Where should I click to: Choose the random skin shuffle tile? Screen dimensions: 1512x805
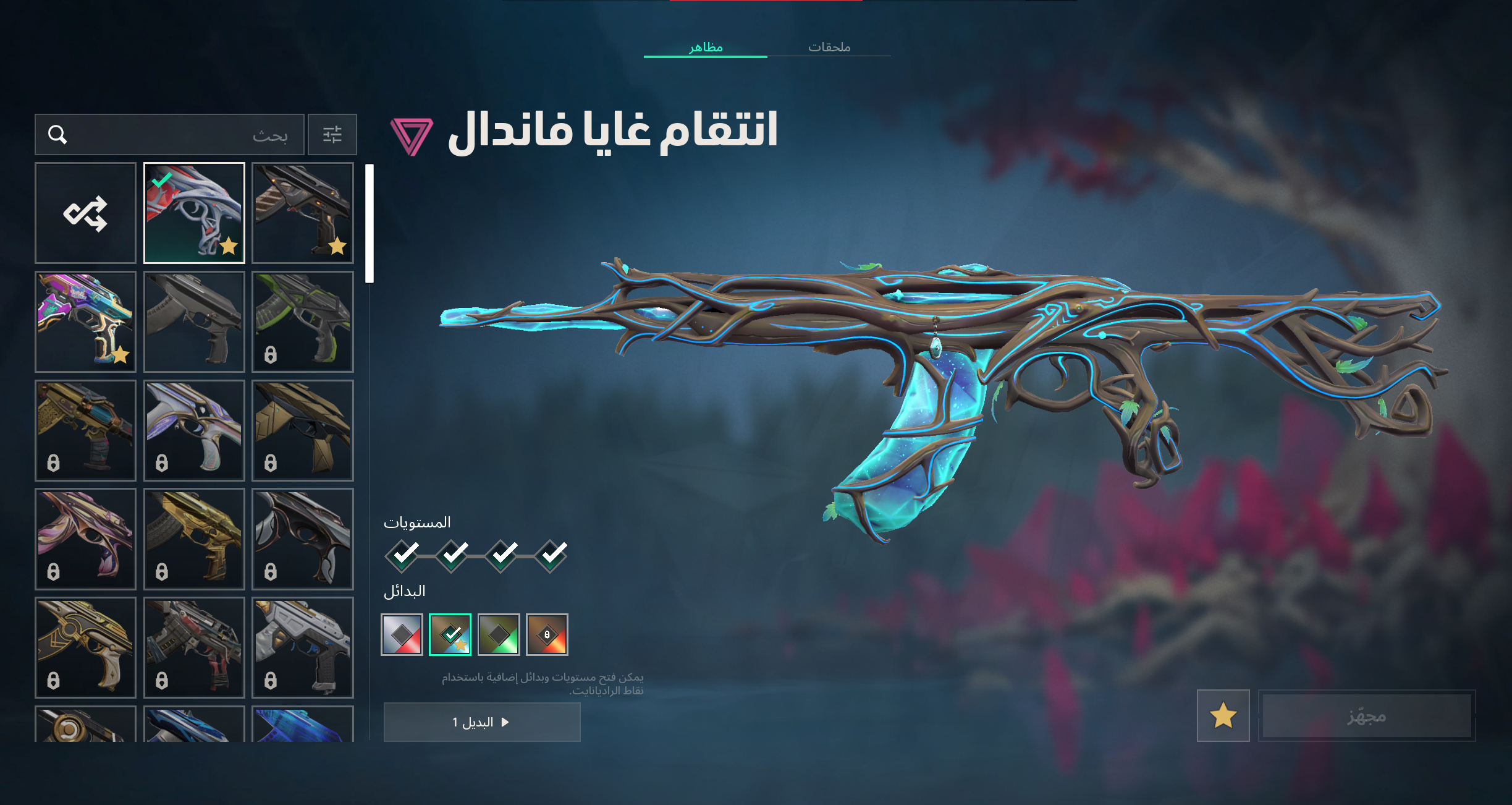pos(85,213)
